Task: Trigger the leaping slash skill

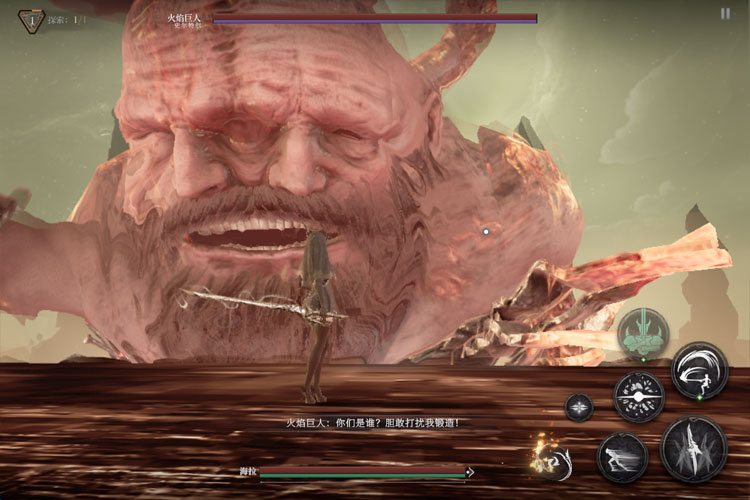Action: click(699, 370)
